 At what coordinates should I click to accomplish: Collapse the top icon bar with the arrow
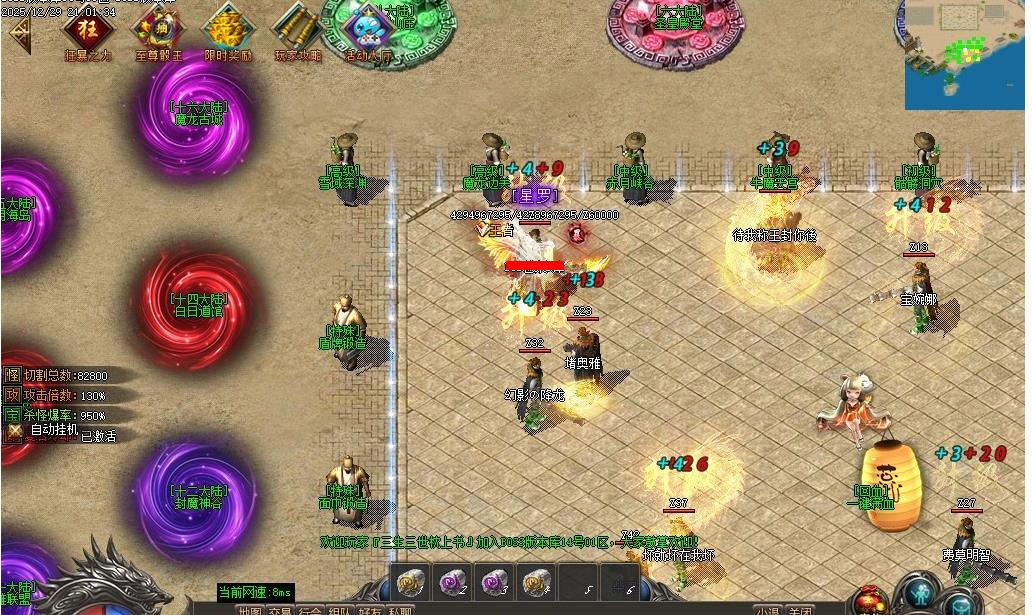17,29
